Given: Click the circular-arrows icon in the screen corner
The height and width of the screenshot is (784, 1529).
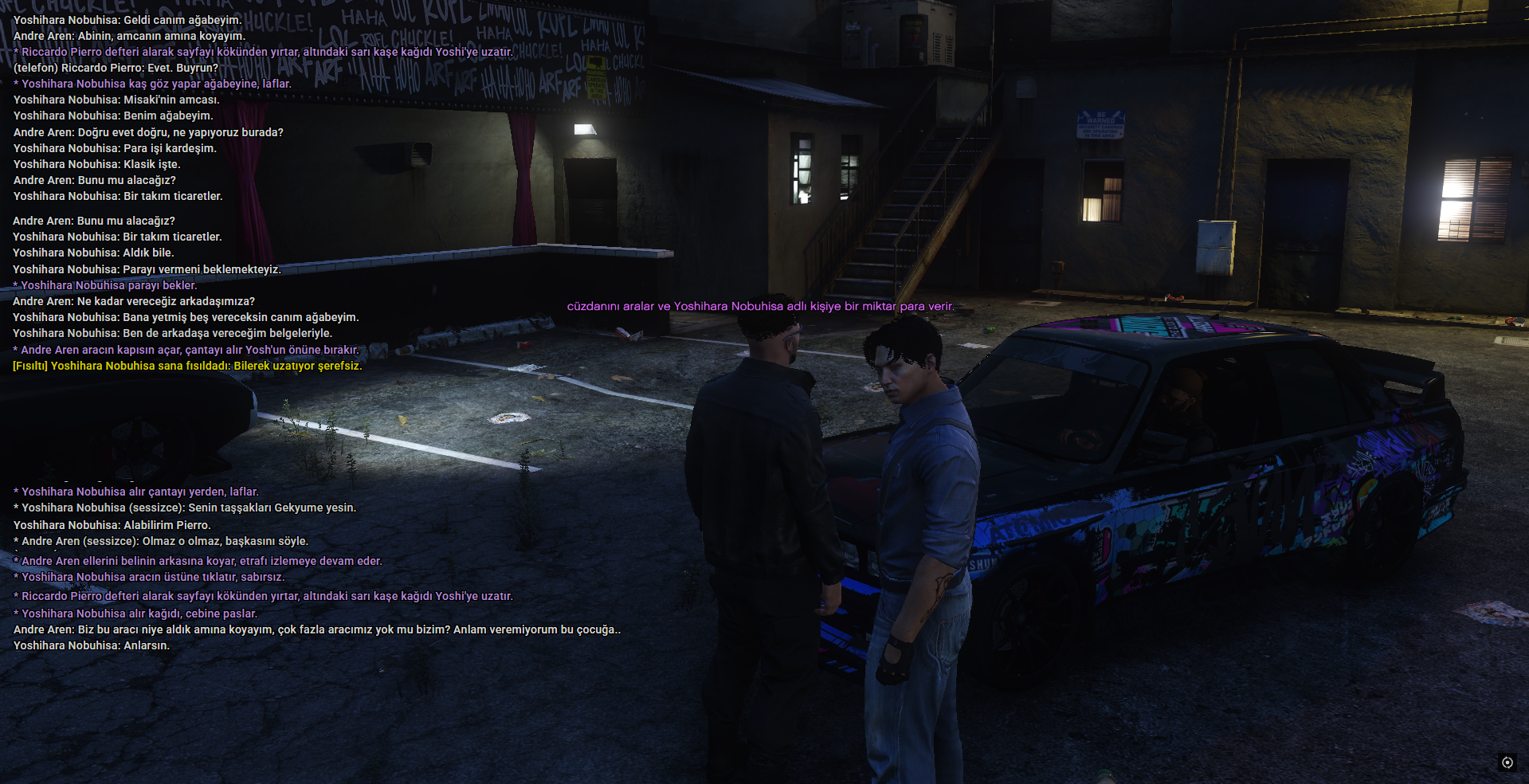Looking at the screenshot, I should coord(1507,762).
